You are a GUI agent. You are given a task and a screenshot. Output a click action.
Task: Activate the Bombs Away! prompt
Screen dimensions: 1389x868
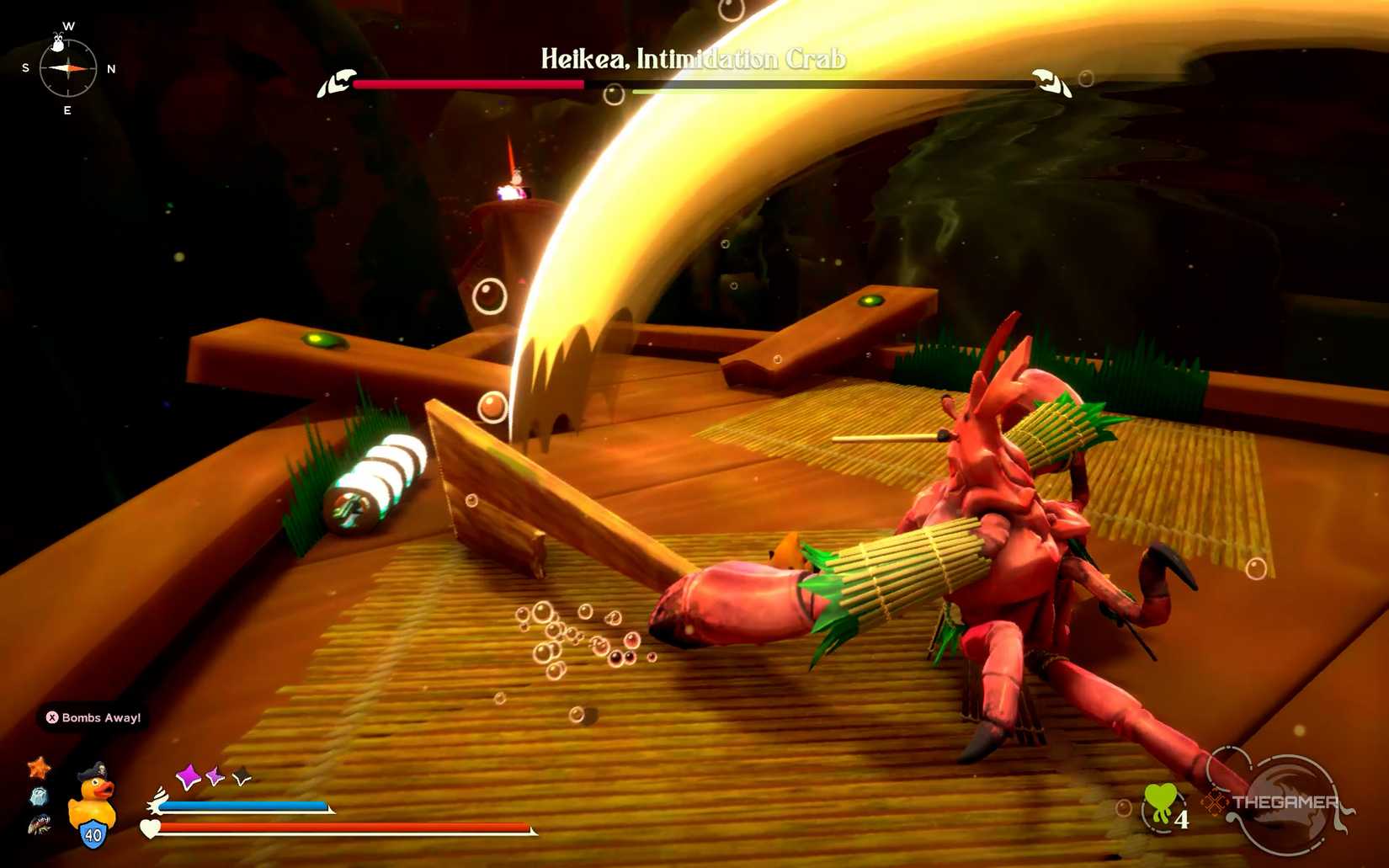tap(94, 718)
